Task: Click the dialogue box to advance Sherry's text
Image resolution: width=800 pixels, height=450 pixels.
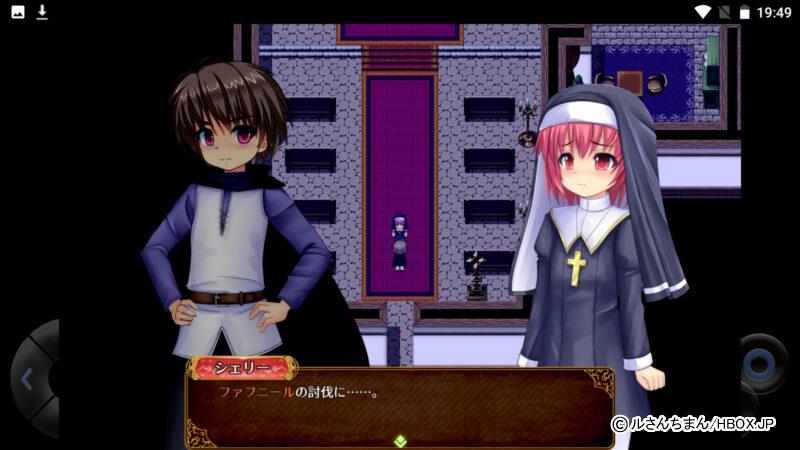Action: pyautogui.click(x=400, y=405)
